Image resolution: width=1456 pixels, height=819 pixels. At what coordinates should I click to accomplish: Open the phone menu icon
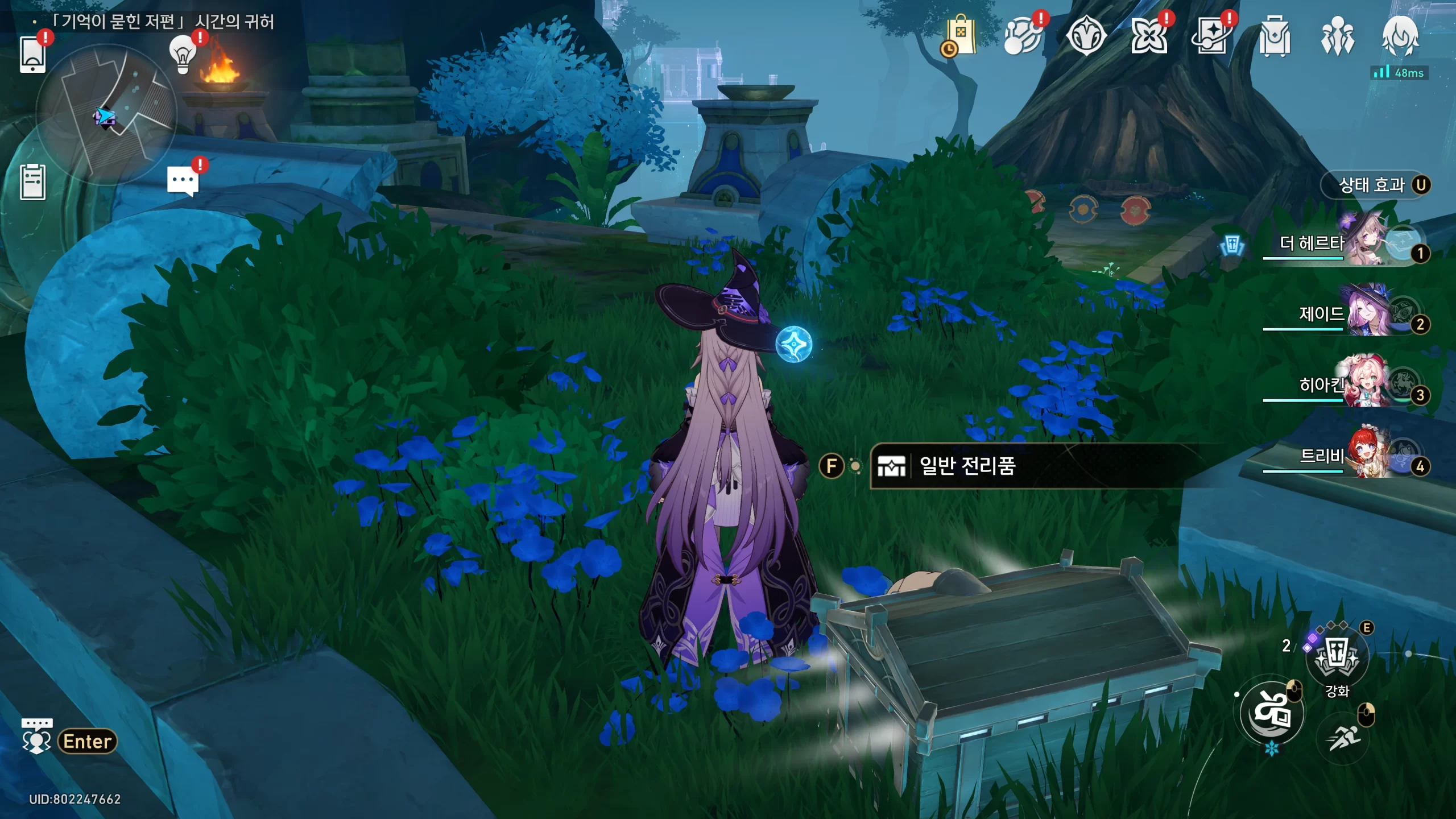(32, 54)
